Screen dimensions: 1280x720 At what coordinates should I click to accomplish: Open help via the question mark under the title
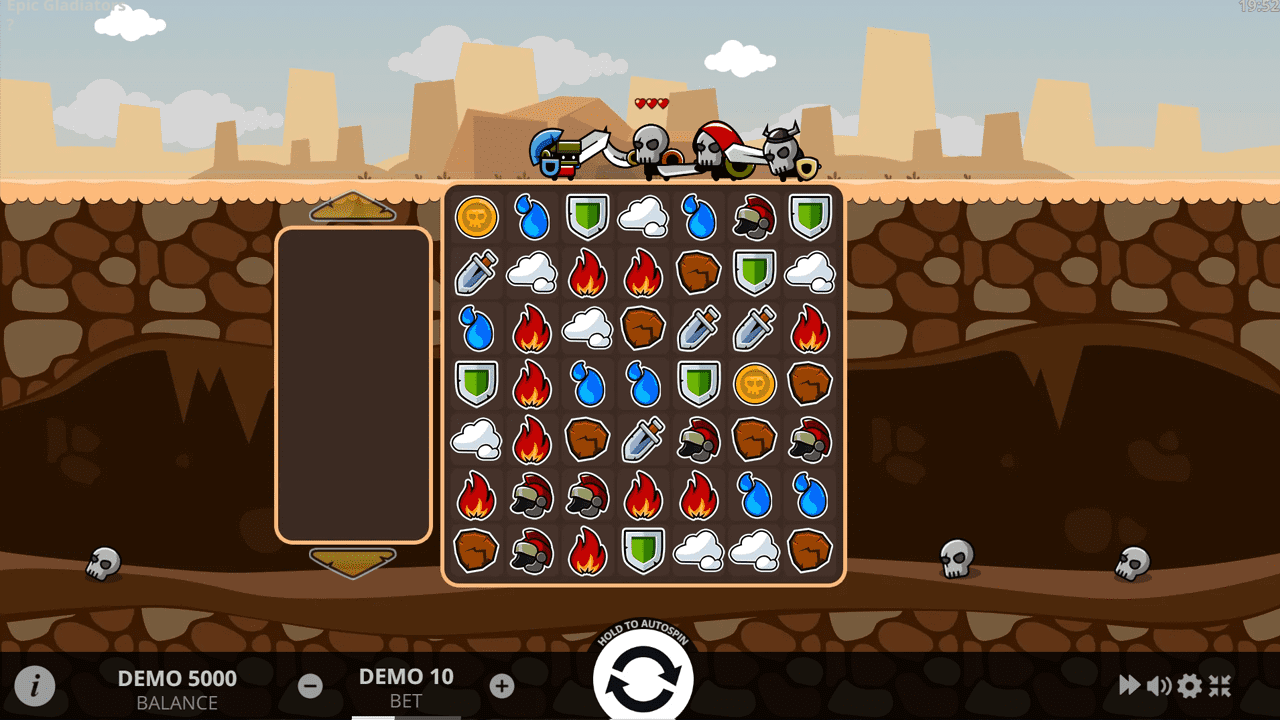pos(10,26)
